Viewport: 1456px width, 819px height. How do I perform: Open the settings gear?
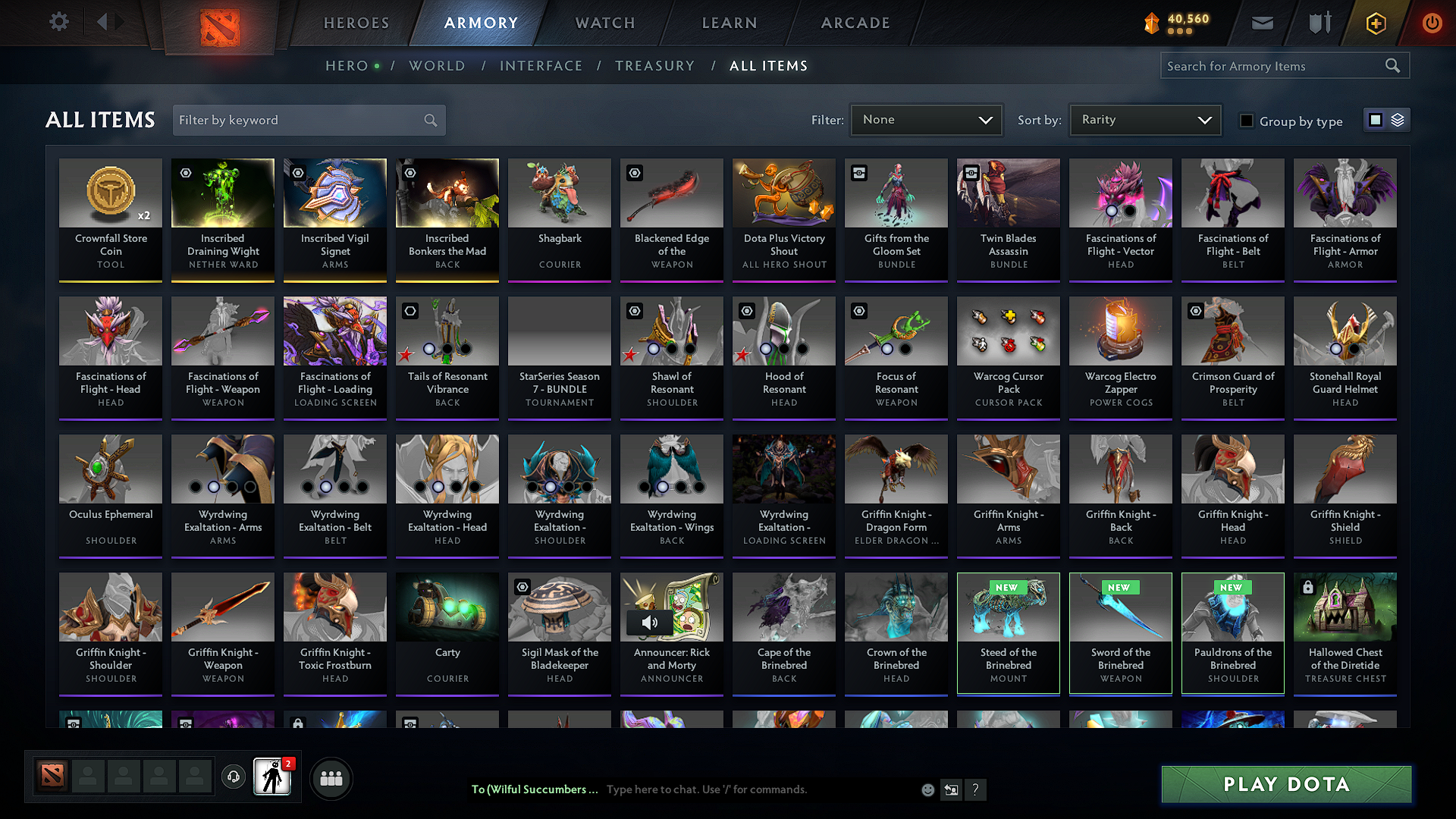click(x=59, y=22)
